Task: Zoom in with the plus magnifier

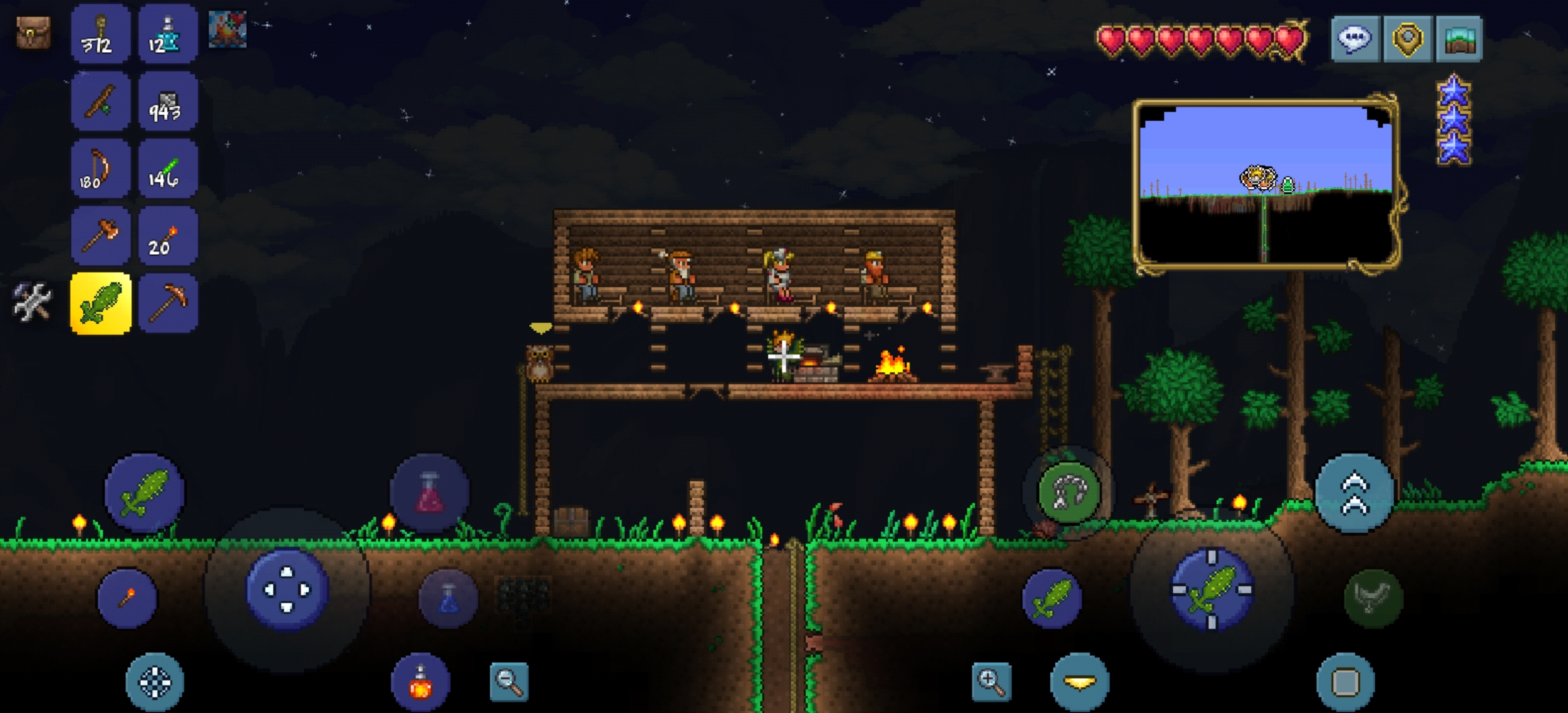Action: (991, 681)
